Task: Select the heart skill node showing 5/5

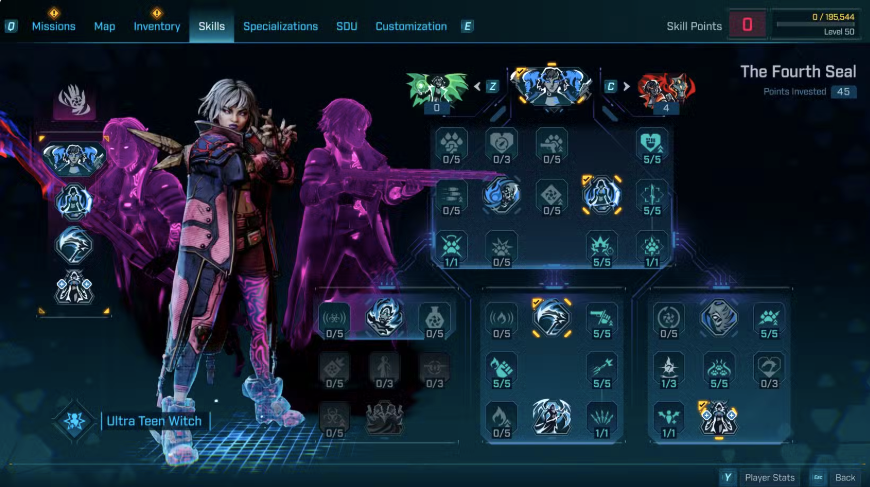Action: [x=653, y=143]
